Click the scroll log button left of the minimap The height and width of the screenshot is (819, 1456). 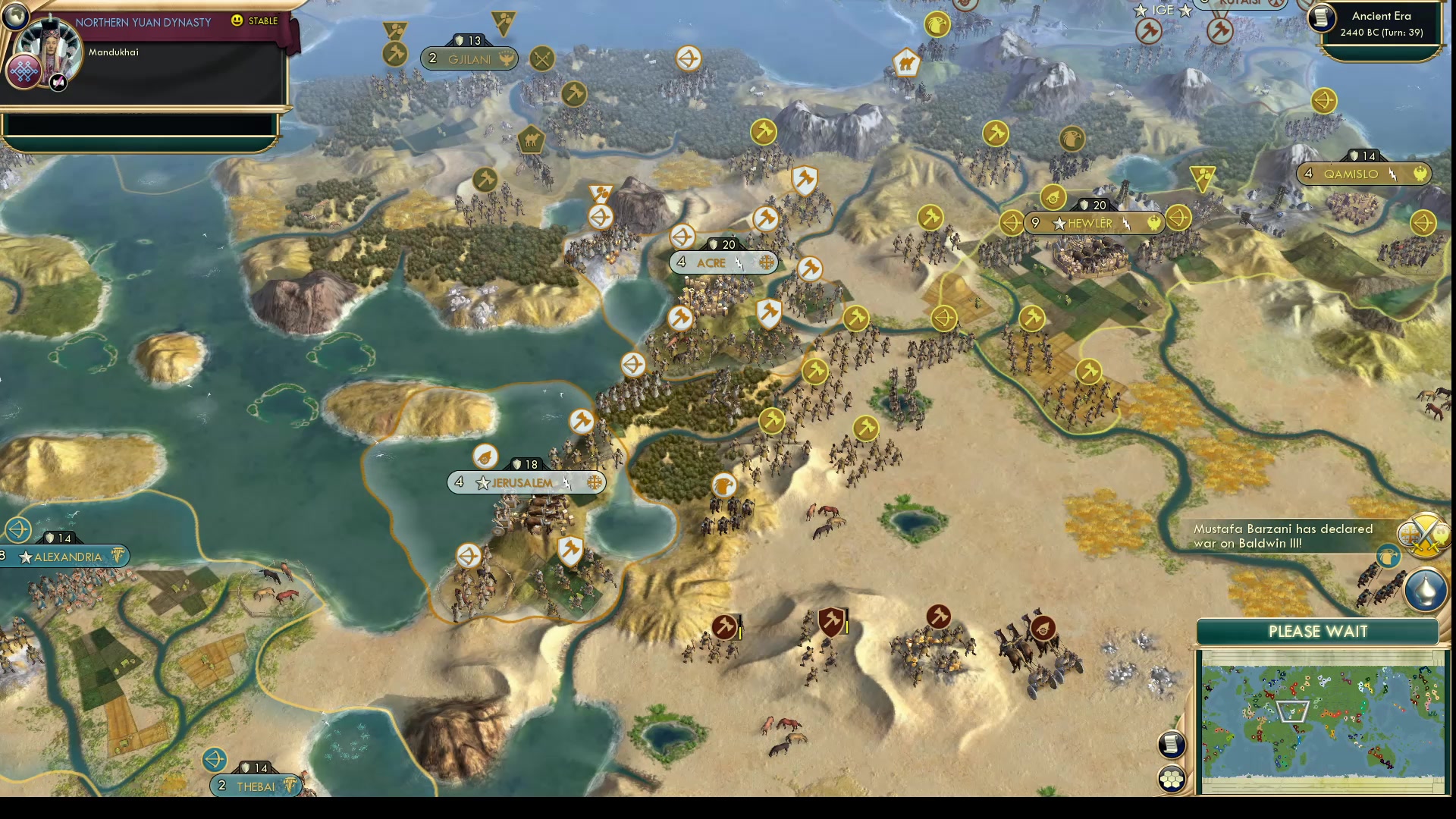pyautogui.click(x=1171, y=745)
